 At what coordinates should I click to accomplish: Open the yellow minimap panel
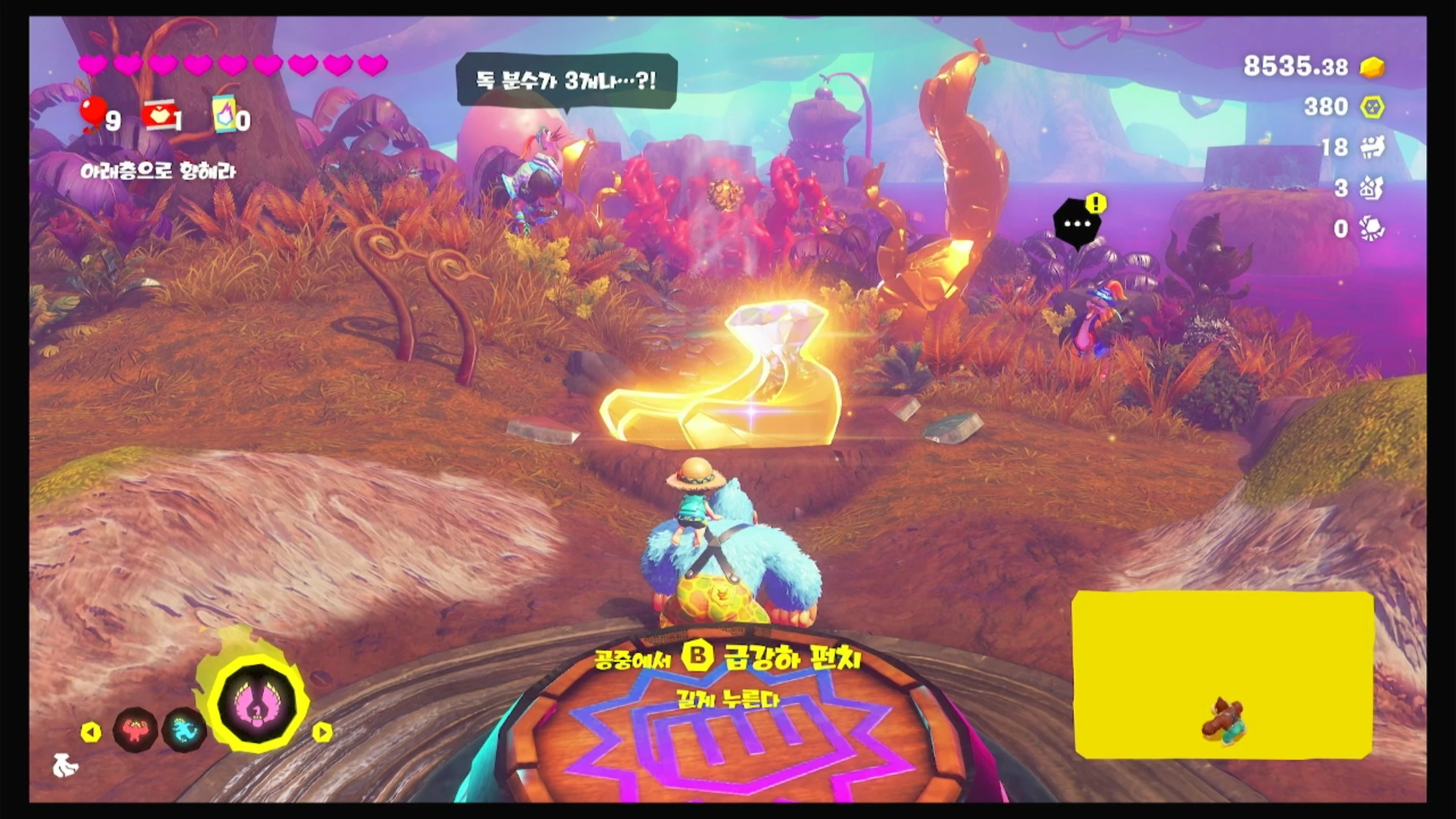pos(1223,674)
